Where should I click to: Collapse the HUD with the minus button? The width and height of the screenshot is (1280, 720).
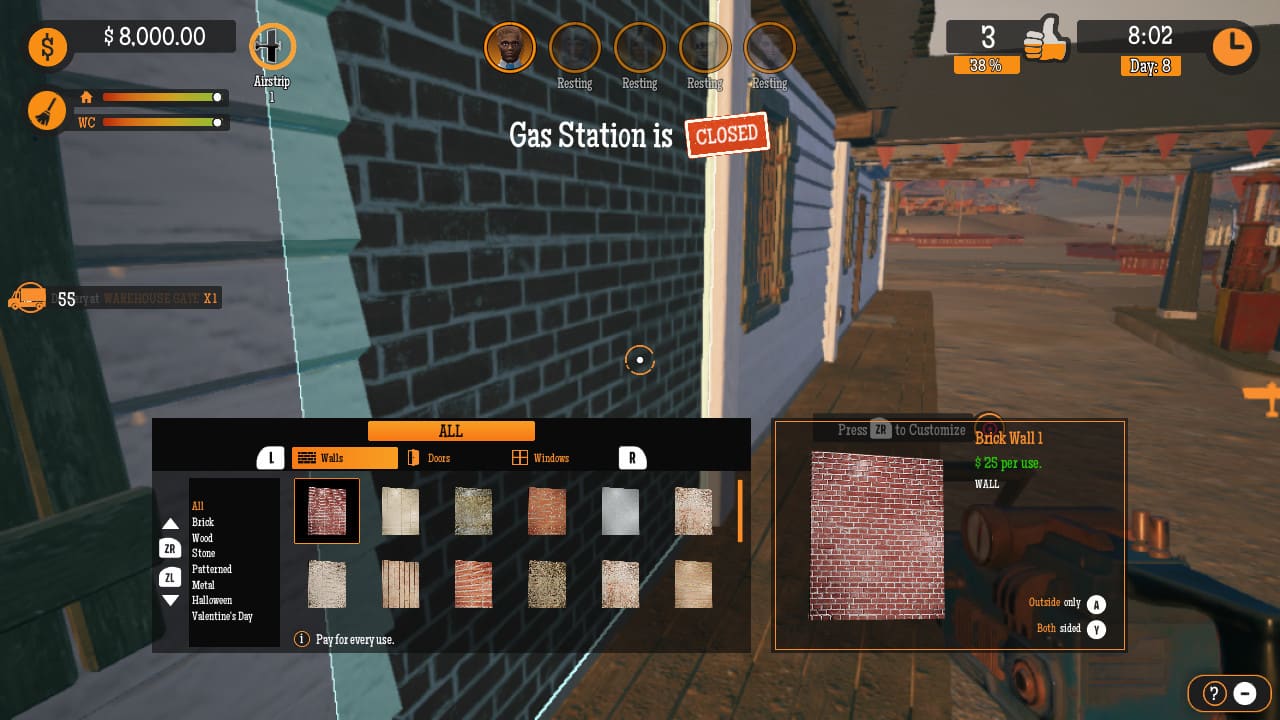(x=1245, y=693)
